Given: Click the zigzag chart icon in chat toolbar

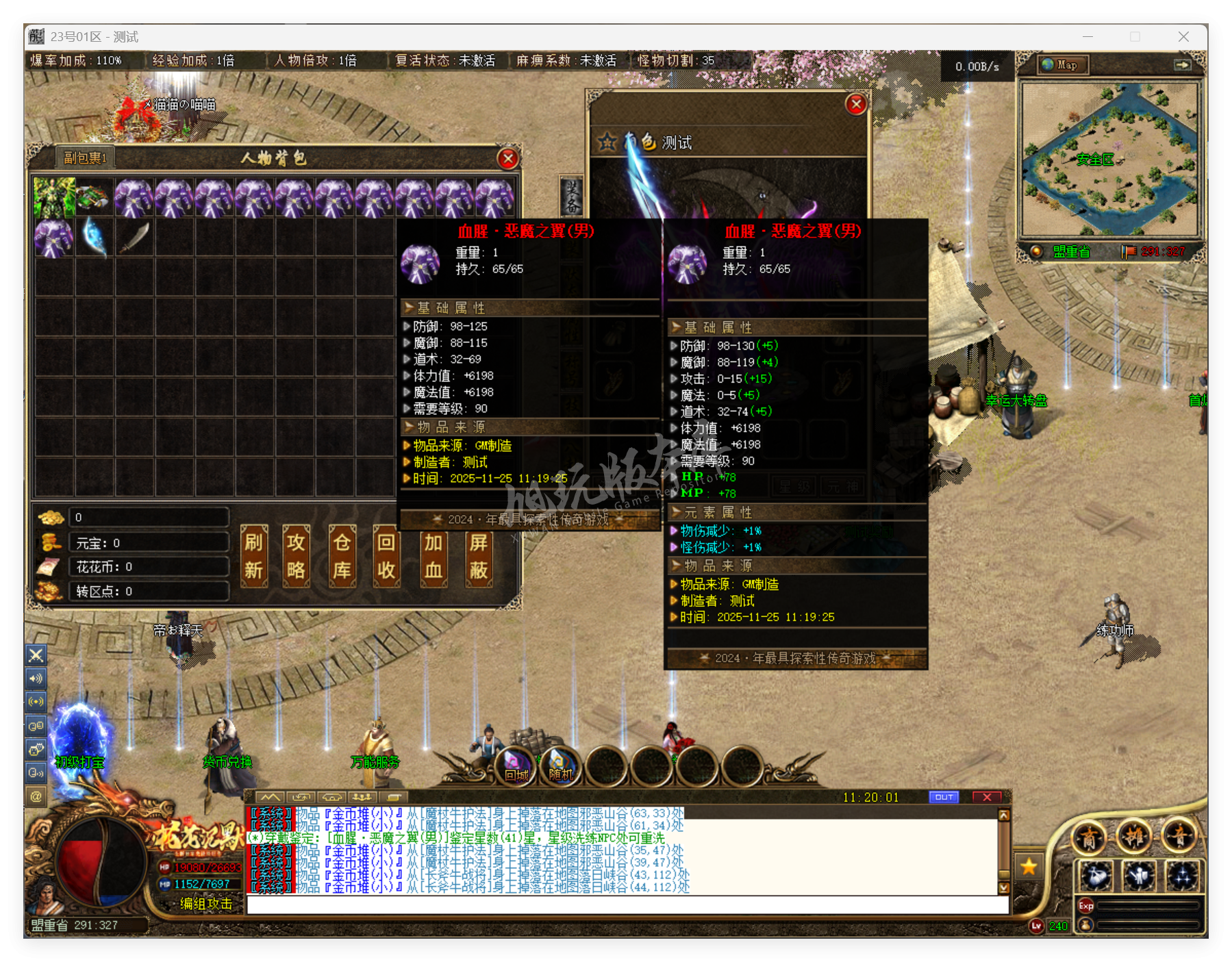Looking at the screenshot, I should click(271, 796).
